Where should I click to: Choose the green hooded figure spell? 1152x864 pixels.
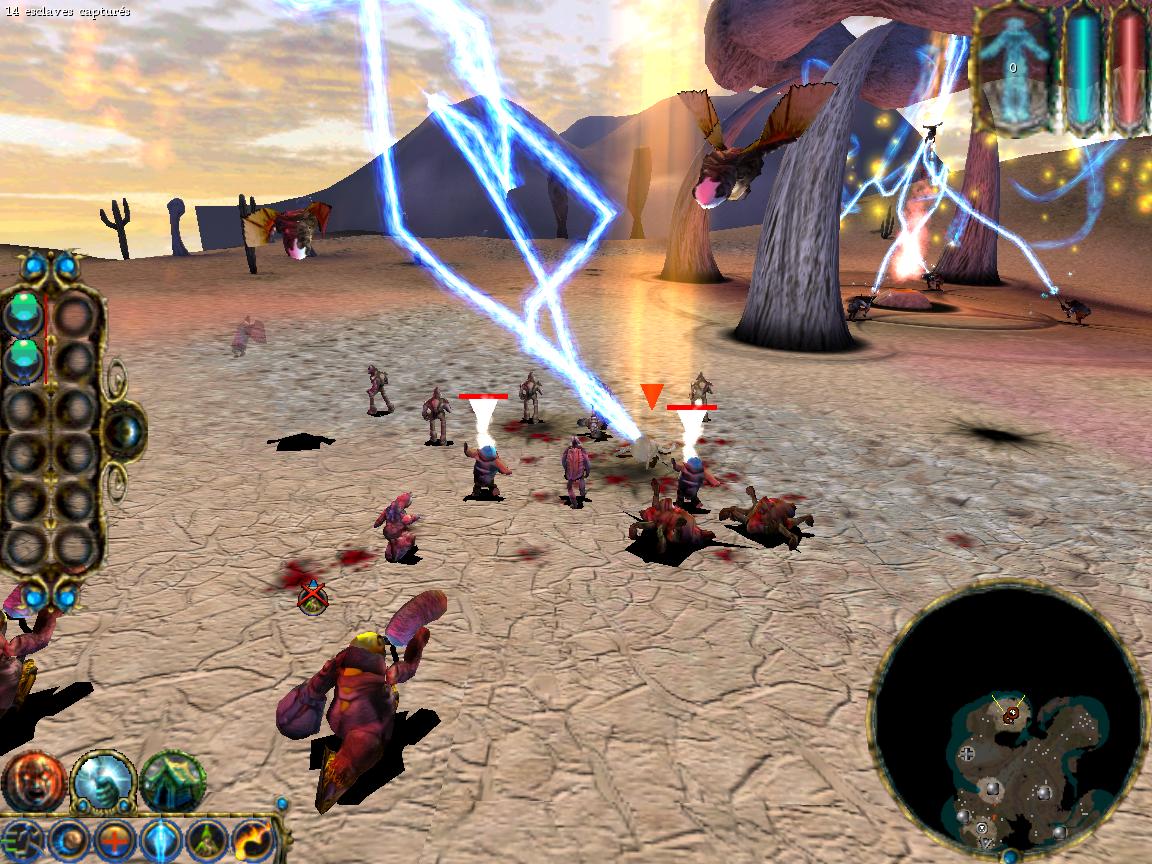[207, 840]
